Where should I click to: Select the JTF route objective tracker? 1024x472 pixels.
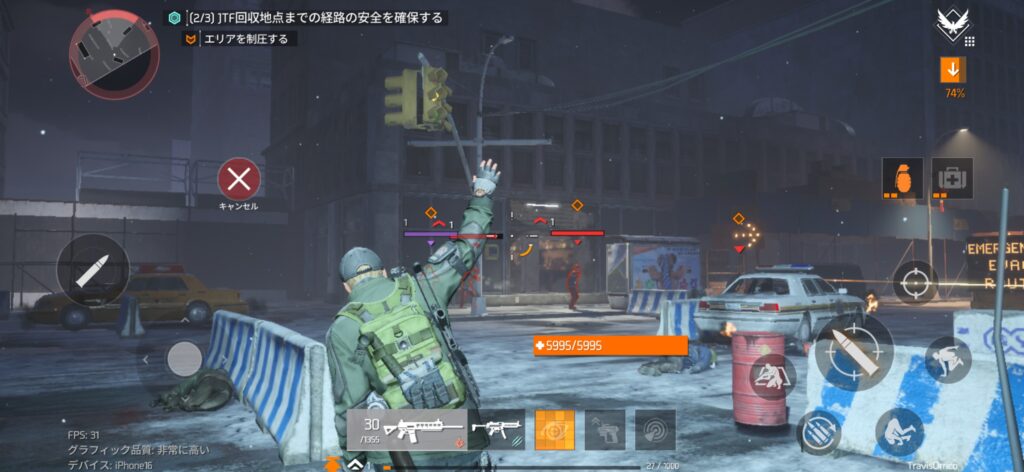click(306, 18)
